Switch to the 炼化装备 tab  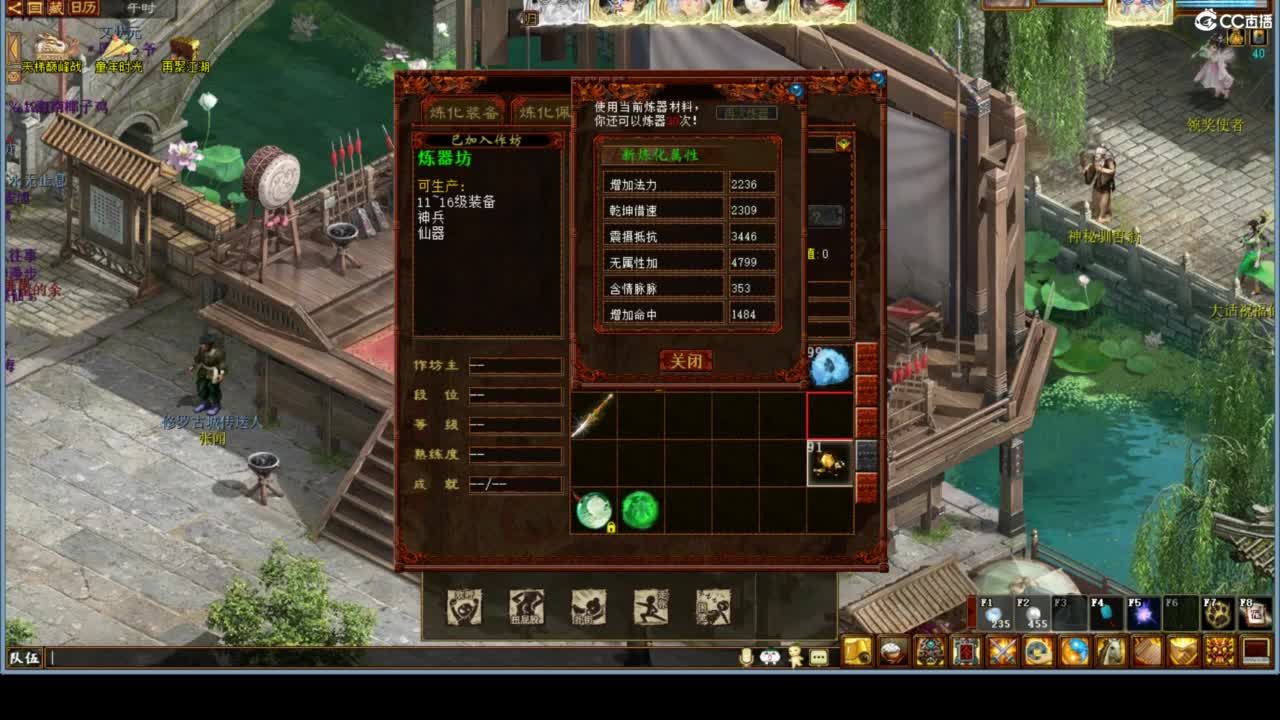pyautogui.click(x=465, y=111)
